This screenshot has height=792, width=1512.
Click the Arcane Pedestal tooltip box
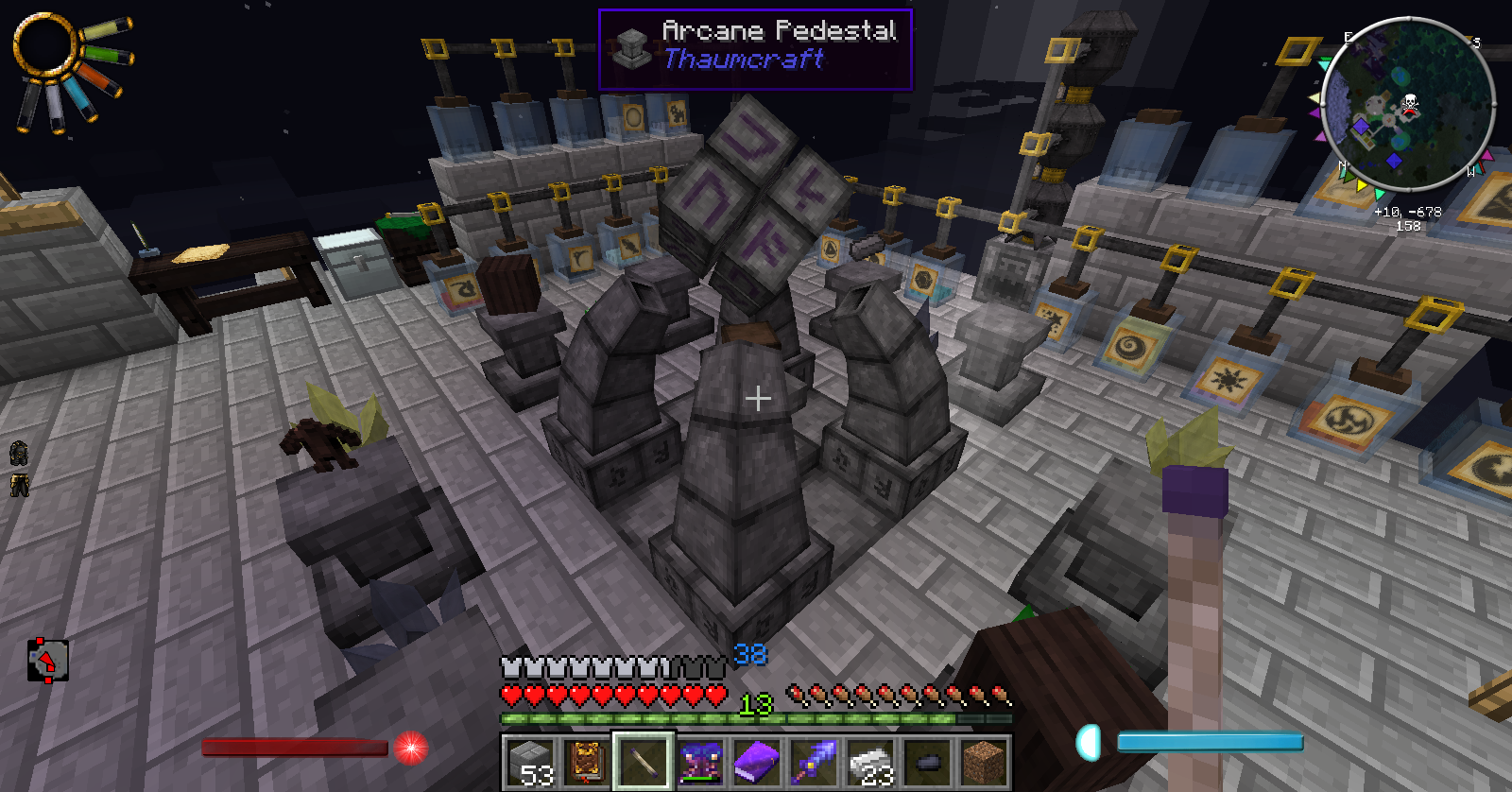[755, 49]
